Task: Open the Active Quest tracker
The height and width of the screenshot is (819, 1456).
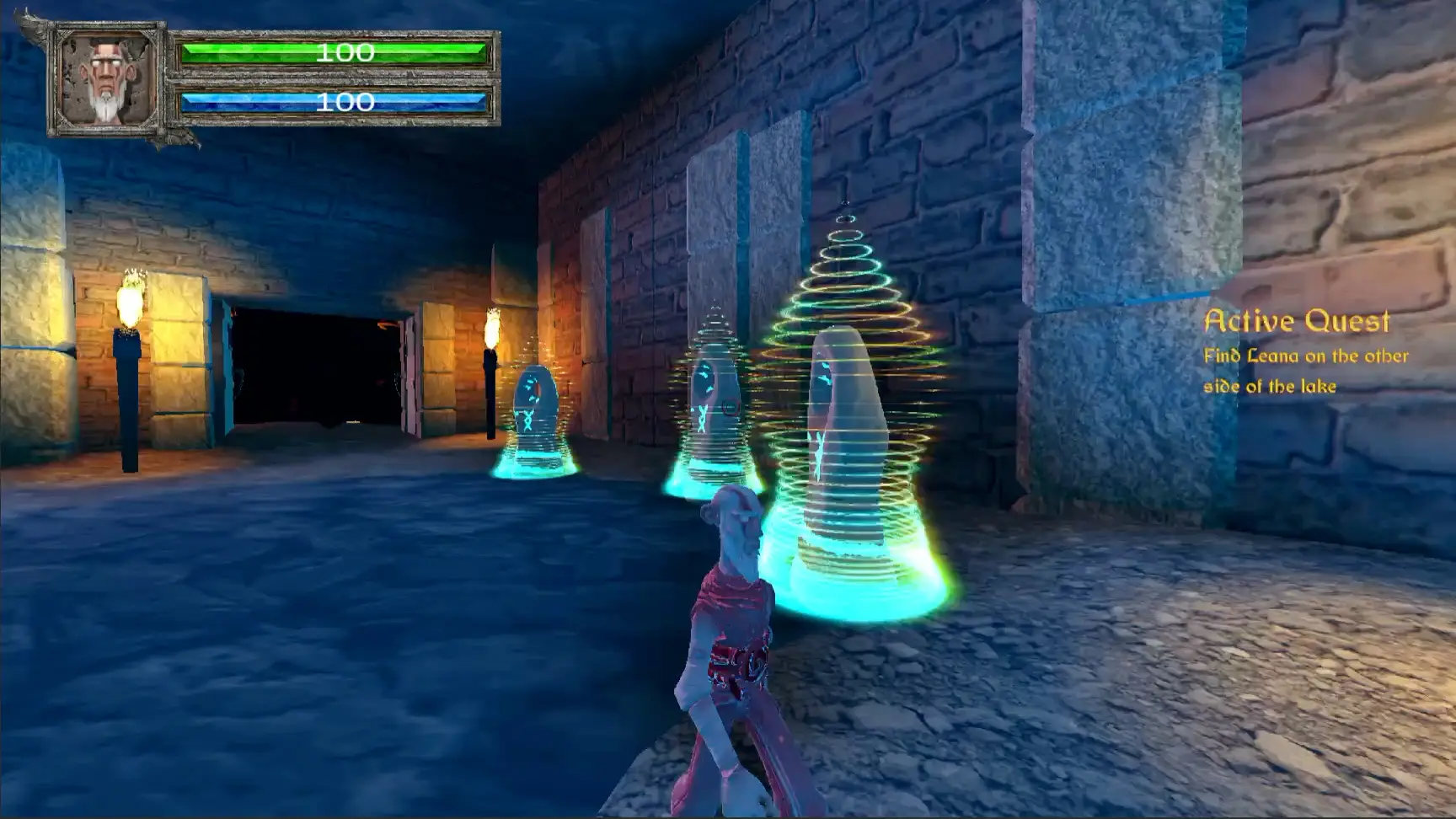Action: pos(1296,321)
